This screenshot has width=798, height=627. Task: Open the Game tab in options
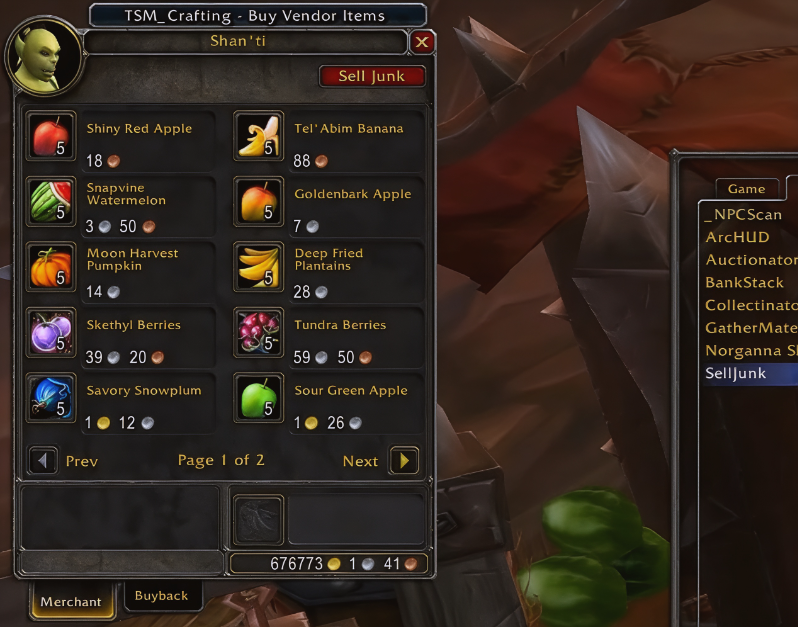pyautogui.click(x=746, y=189)
